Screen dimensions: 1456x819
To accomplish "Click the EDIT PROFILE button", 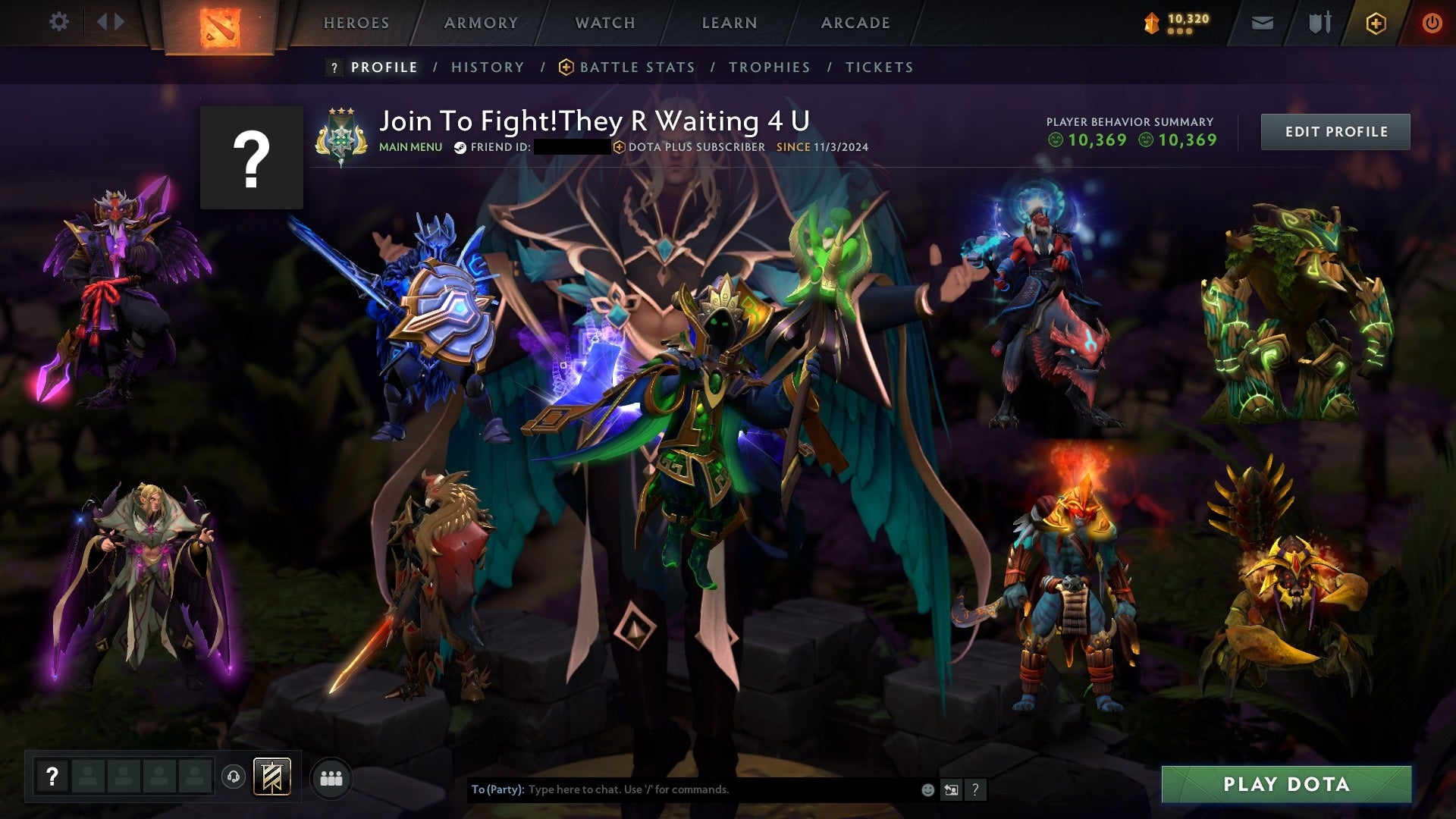I will tap(1335, 131).
